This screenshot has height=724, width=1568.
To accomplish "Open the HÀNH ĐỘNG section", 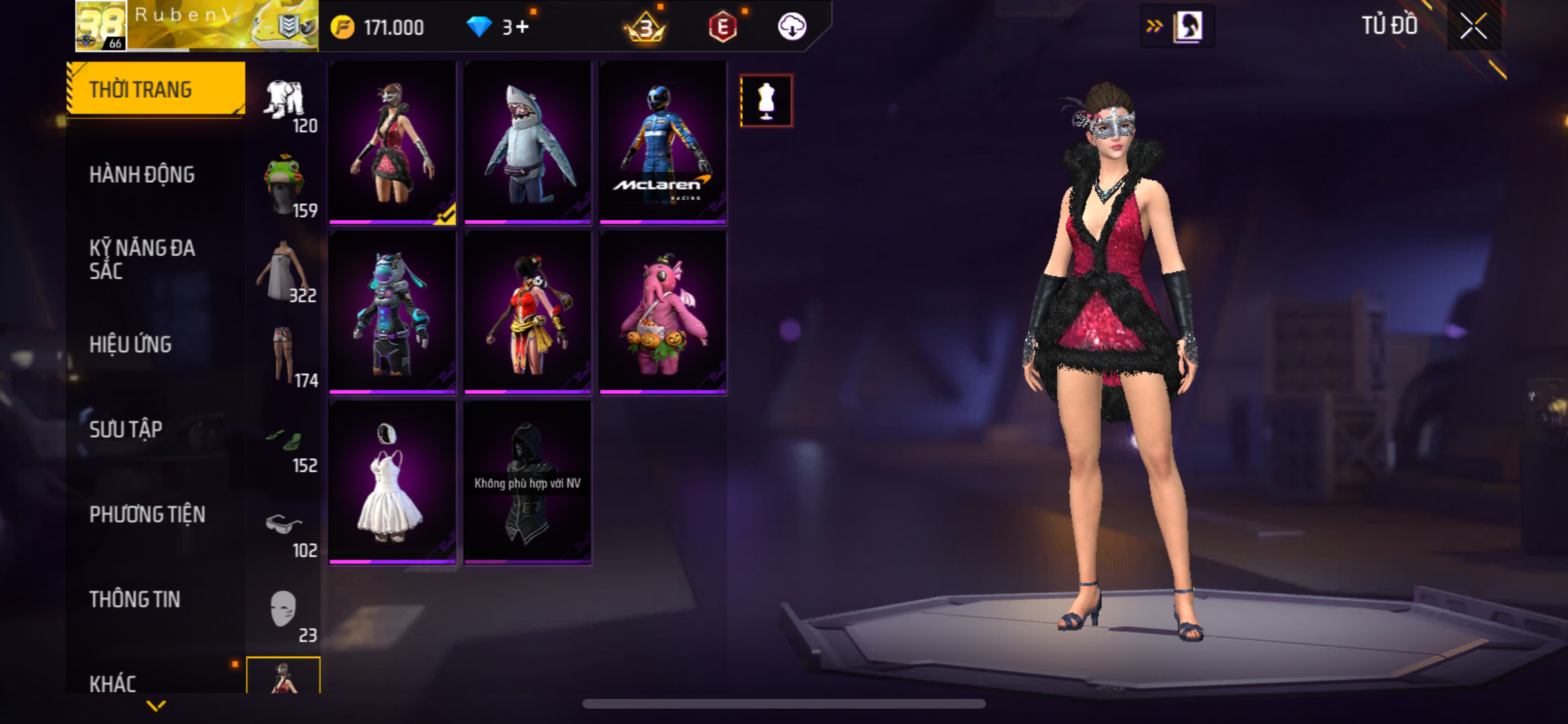I will click(142, 174).
